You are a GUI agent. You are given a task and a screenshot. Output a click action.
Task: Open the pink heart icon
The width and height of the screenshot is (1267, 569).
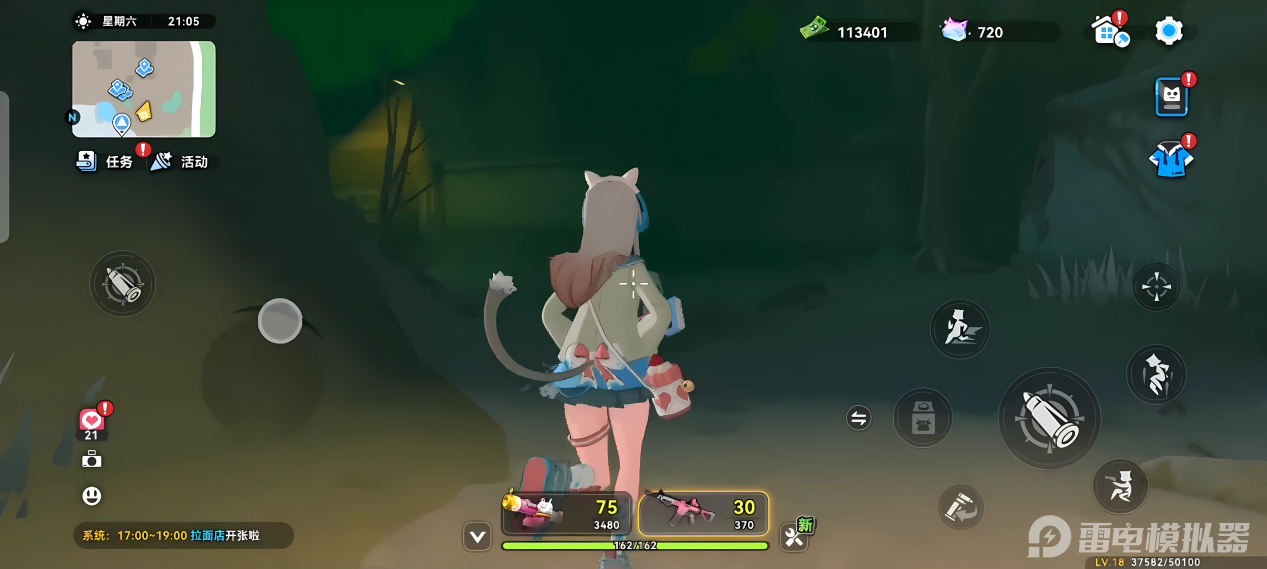pyautogui.click(x=92, y=421)
